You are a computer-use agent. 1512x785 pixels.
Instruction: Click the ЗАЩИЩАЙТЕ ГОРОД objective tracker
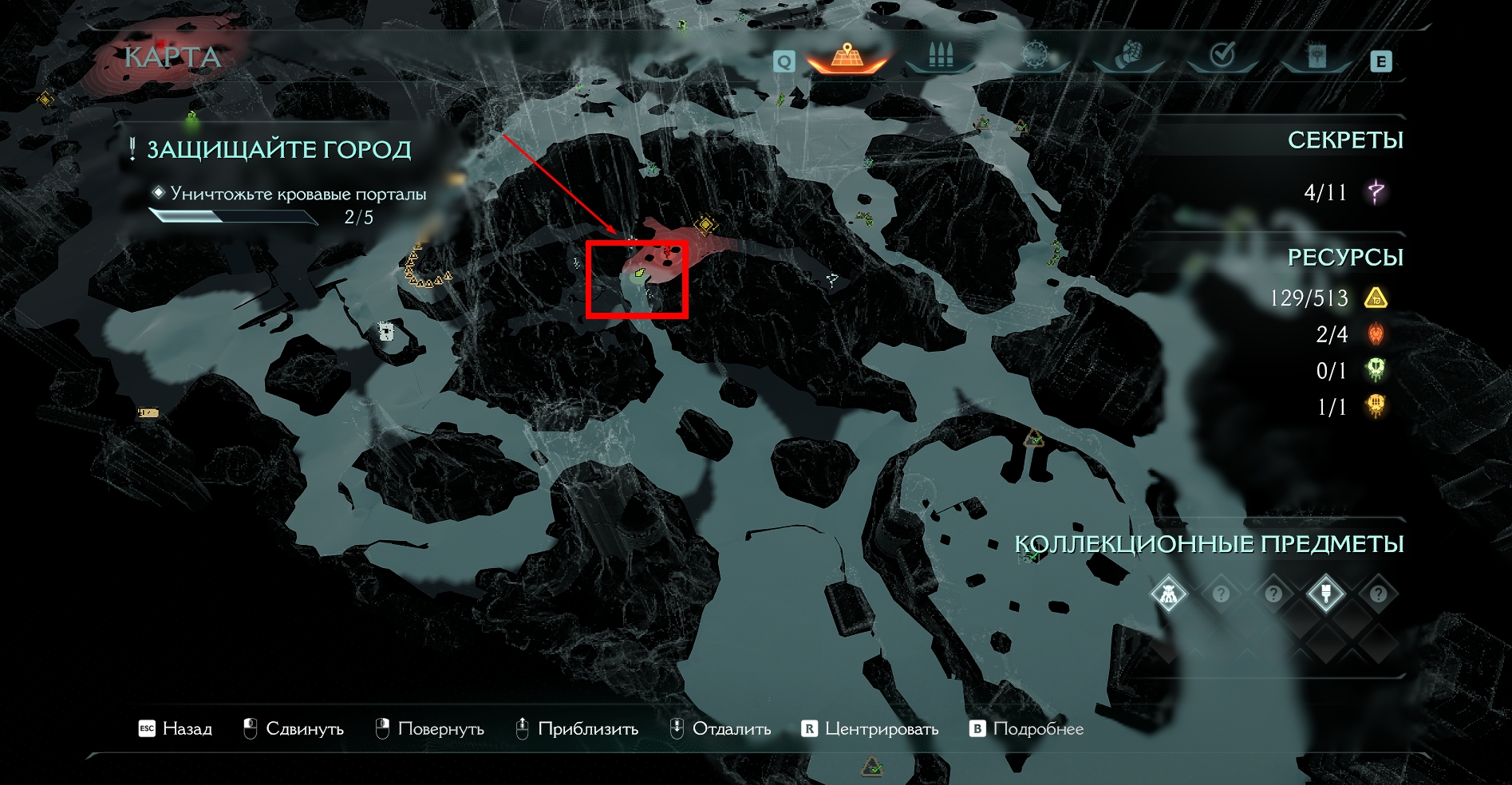(x=278, y=149)
